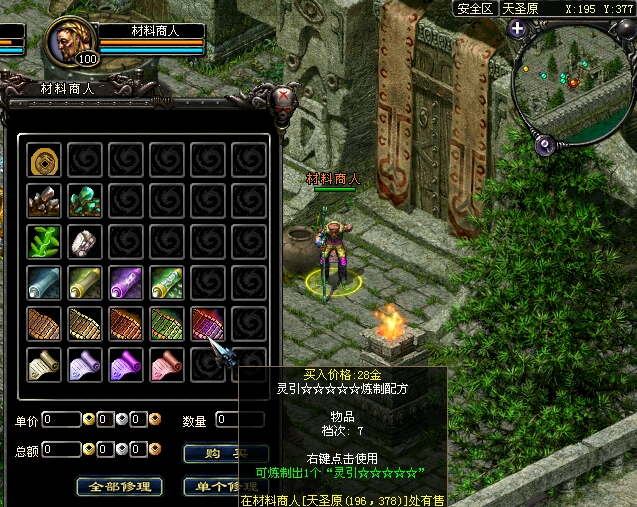Click the 数量 quantity input field
The height and width of the screenshot is (507, 637).
click(x=239, y=420)
